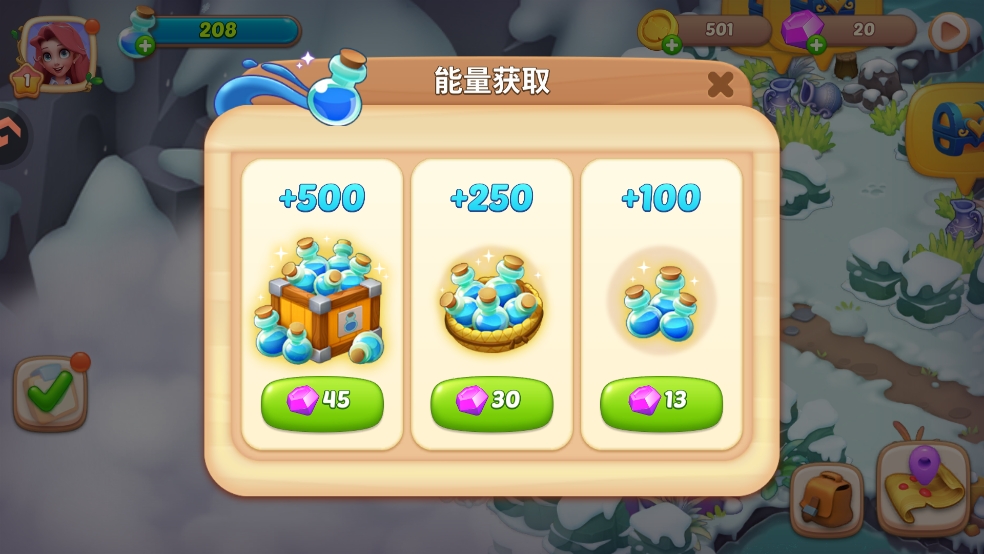Open the world map scroll
The image size is (984, 554).
(924, 487)
